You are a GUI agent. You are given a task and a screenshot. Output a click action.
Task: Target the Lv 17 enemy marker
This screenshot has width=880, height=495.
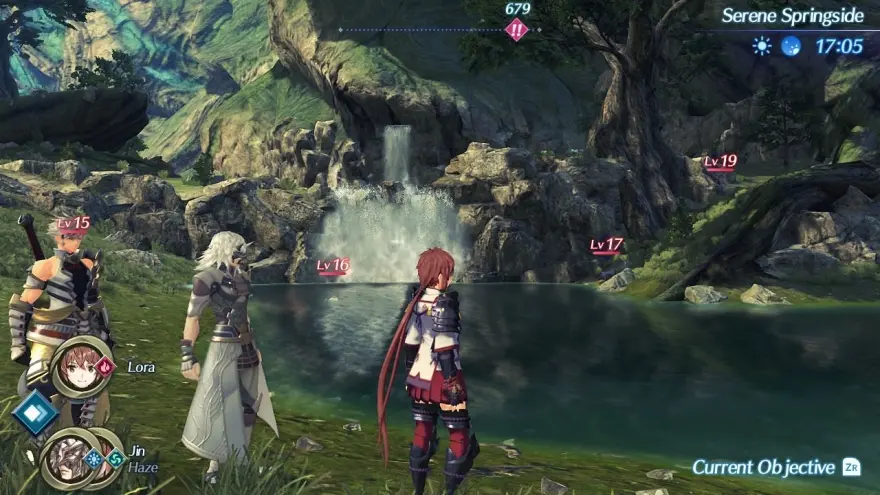pos(606,245)
